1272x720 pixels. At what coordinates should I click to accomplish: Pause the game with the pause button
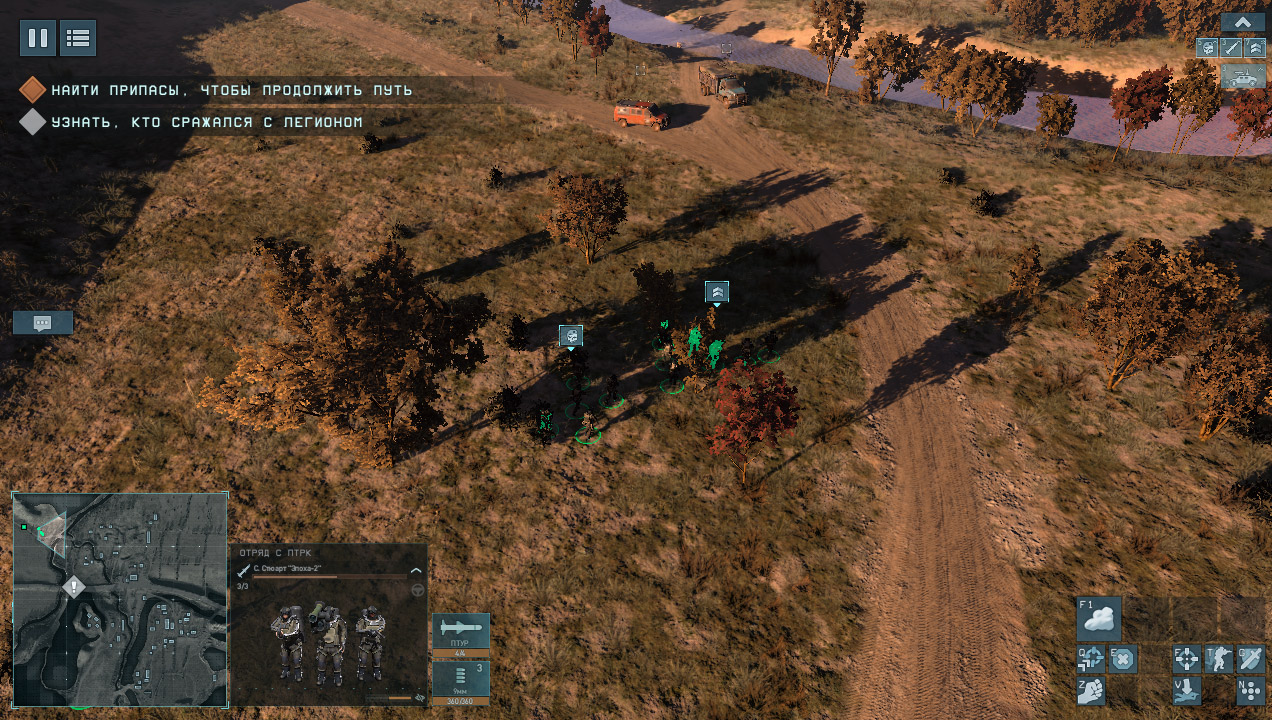(38, 38)
